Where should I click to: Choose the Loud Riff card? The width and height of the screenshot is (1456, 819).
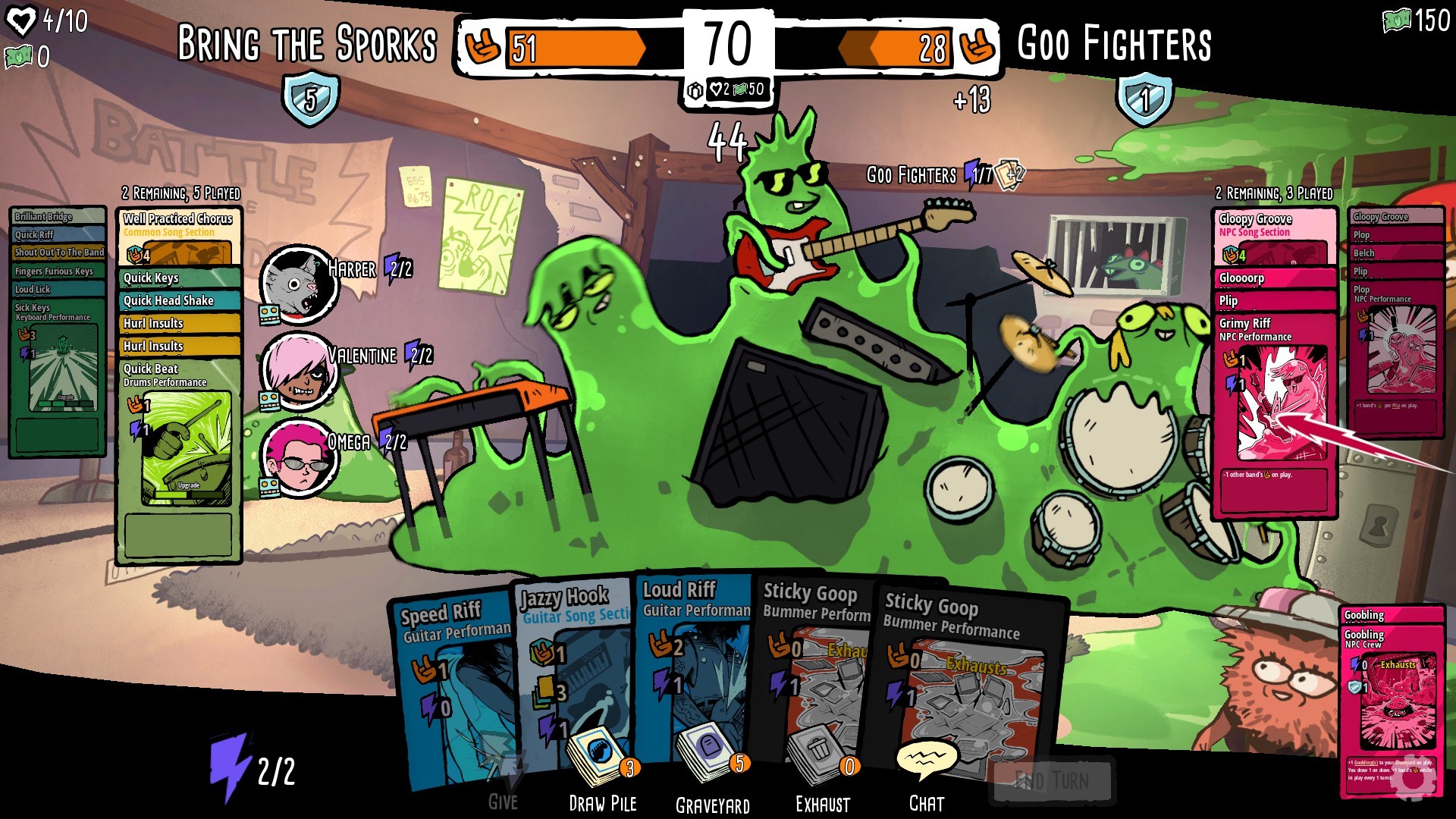click(694, 660)
